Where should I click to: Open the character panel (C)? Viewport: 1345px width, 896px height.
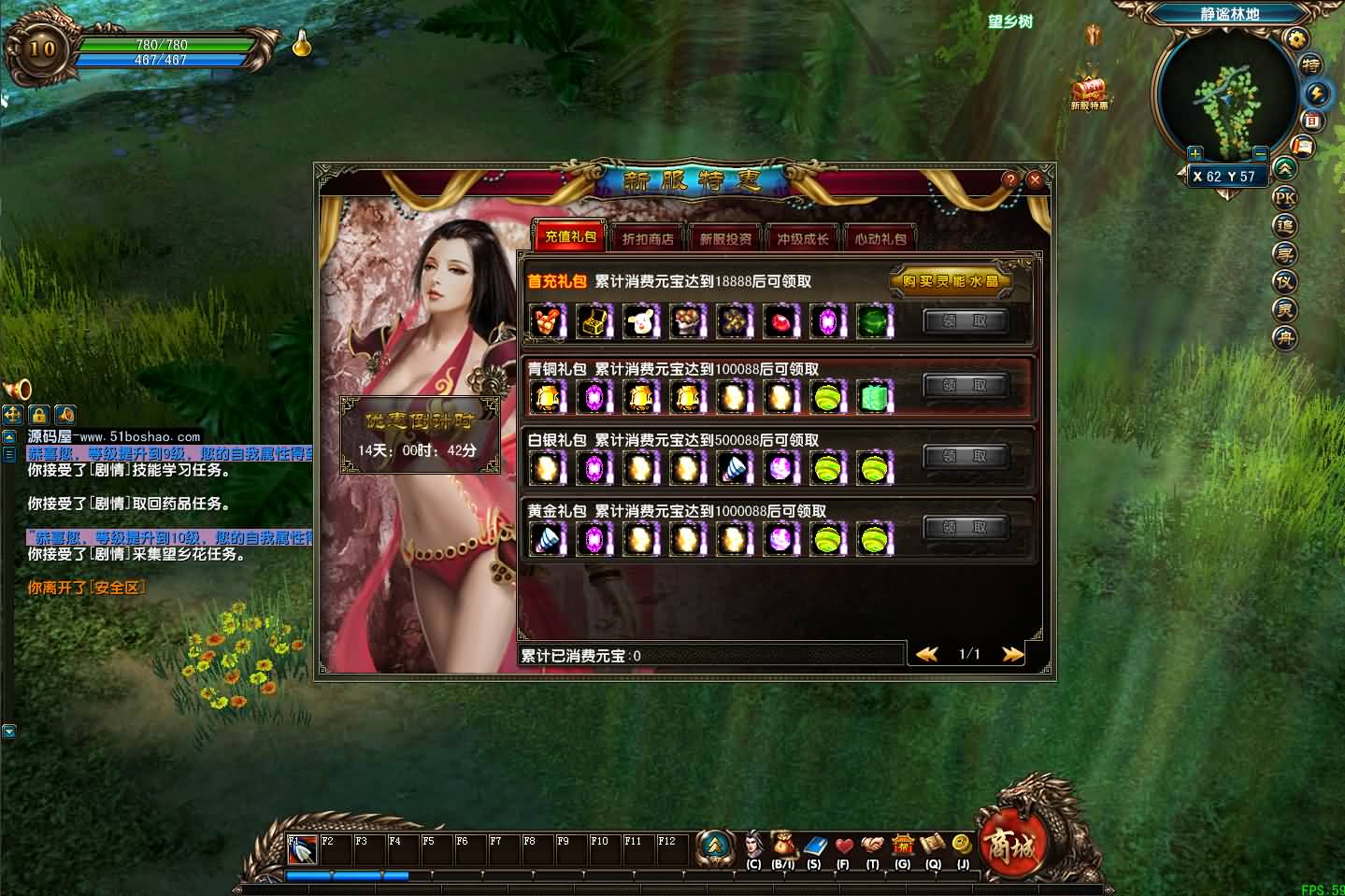click(752, 846)
